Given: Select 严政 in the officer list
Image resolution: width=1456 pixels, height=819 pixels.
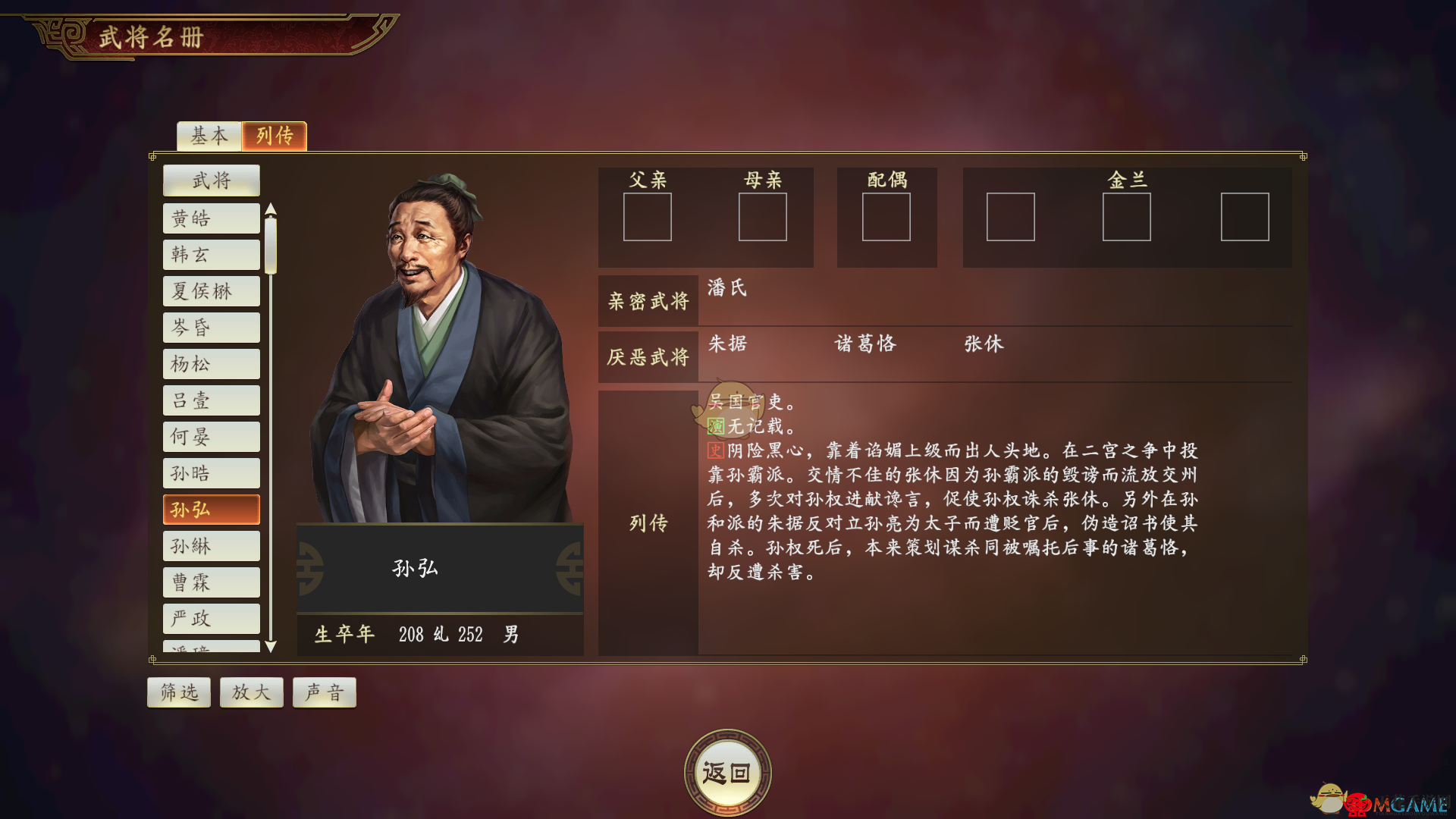Looking at the screenshot, I should (x=211, y=618).
